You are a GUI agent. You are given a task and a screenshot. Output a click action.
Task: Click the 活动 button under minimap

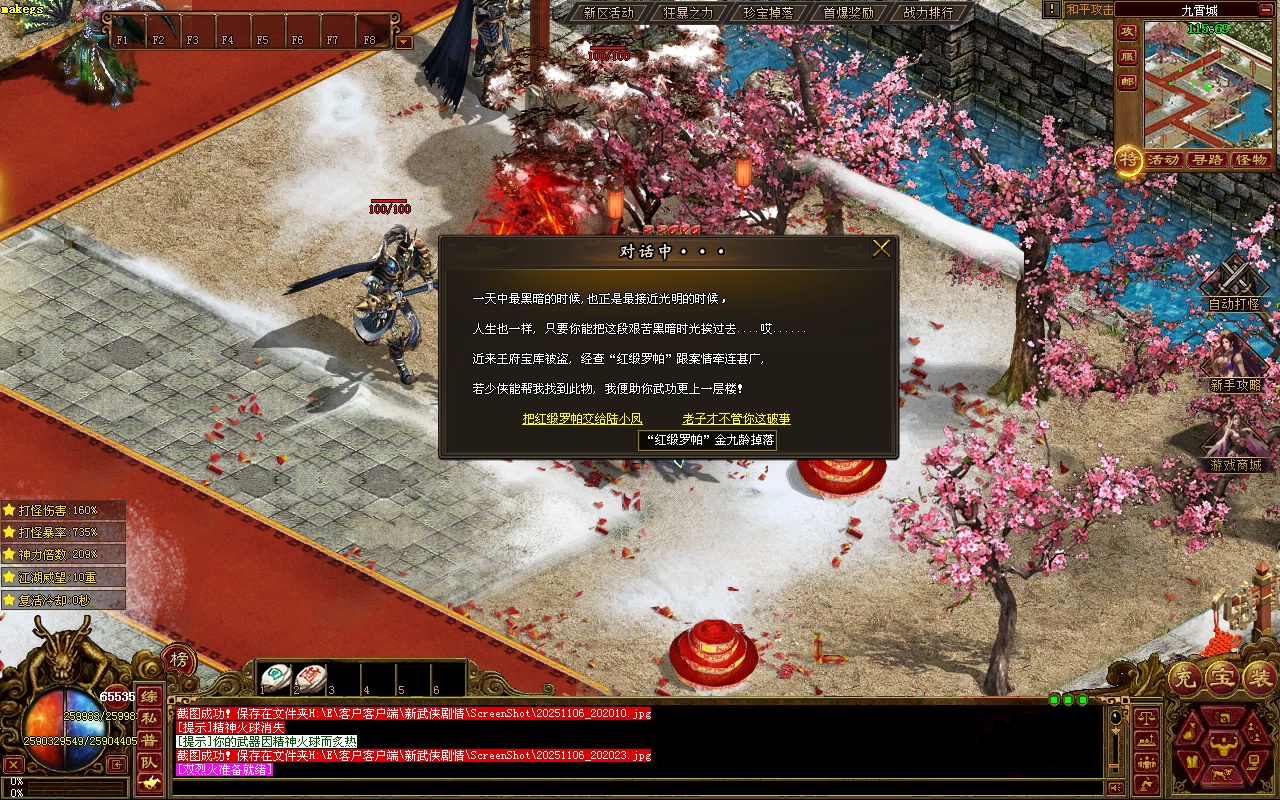pyautogui.click(x=1163, y=160)
